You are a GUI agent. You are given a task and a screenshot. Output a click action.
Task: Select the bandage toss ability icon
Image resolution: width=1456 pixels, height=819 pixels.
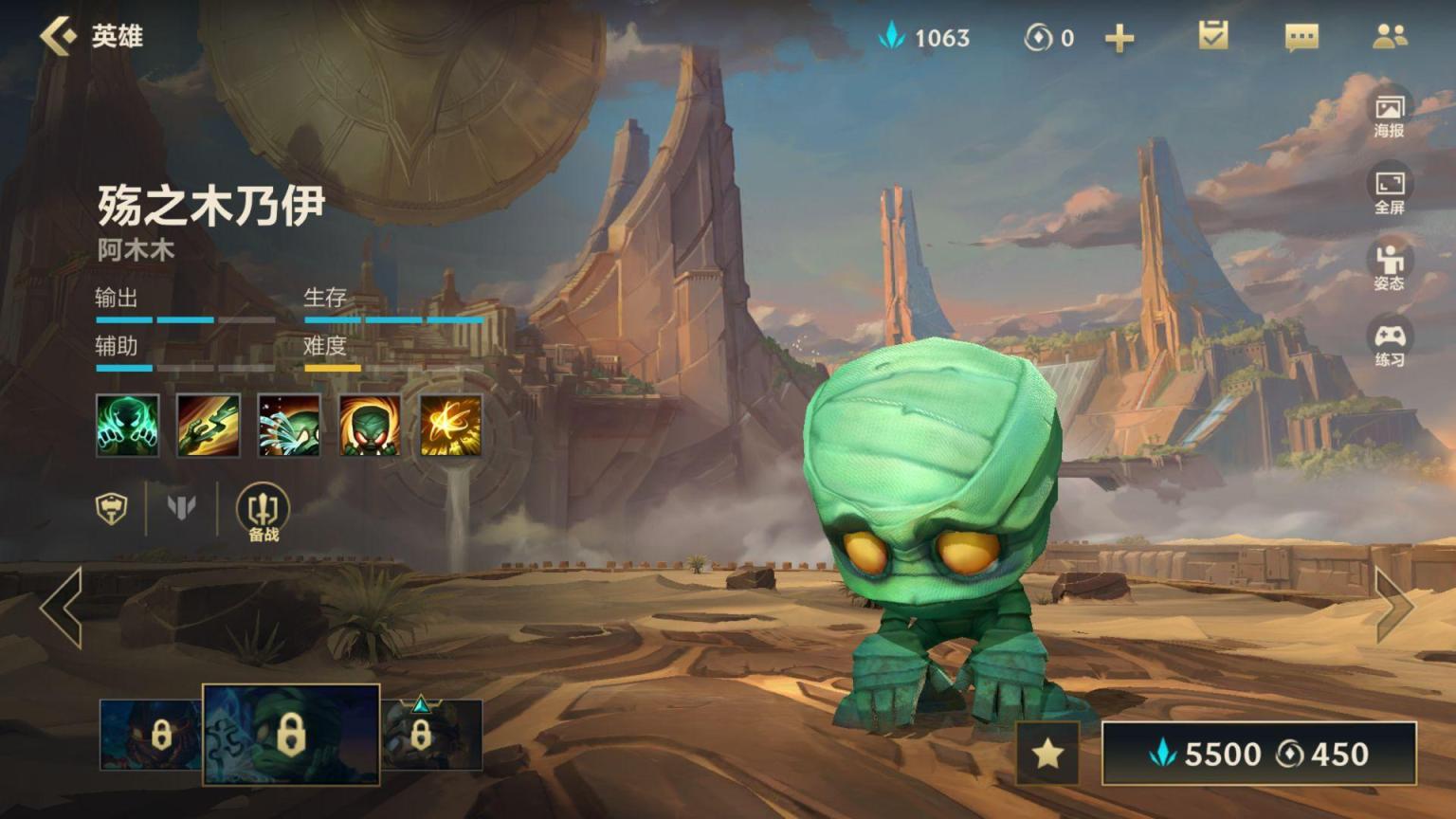(x=209, y=425)
